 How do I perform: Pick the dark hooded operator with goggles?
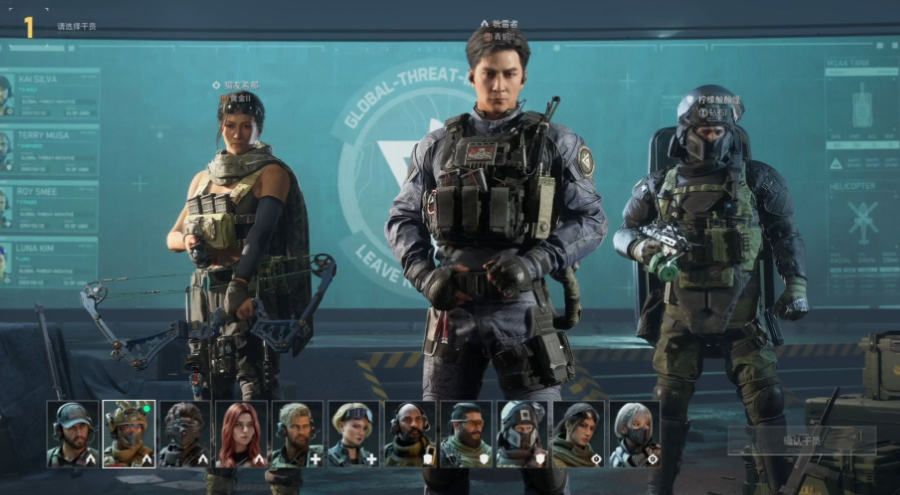point(185,434)
